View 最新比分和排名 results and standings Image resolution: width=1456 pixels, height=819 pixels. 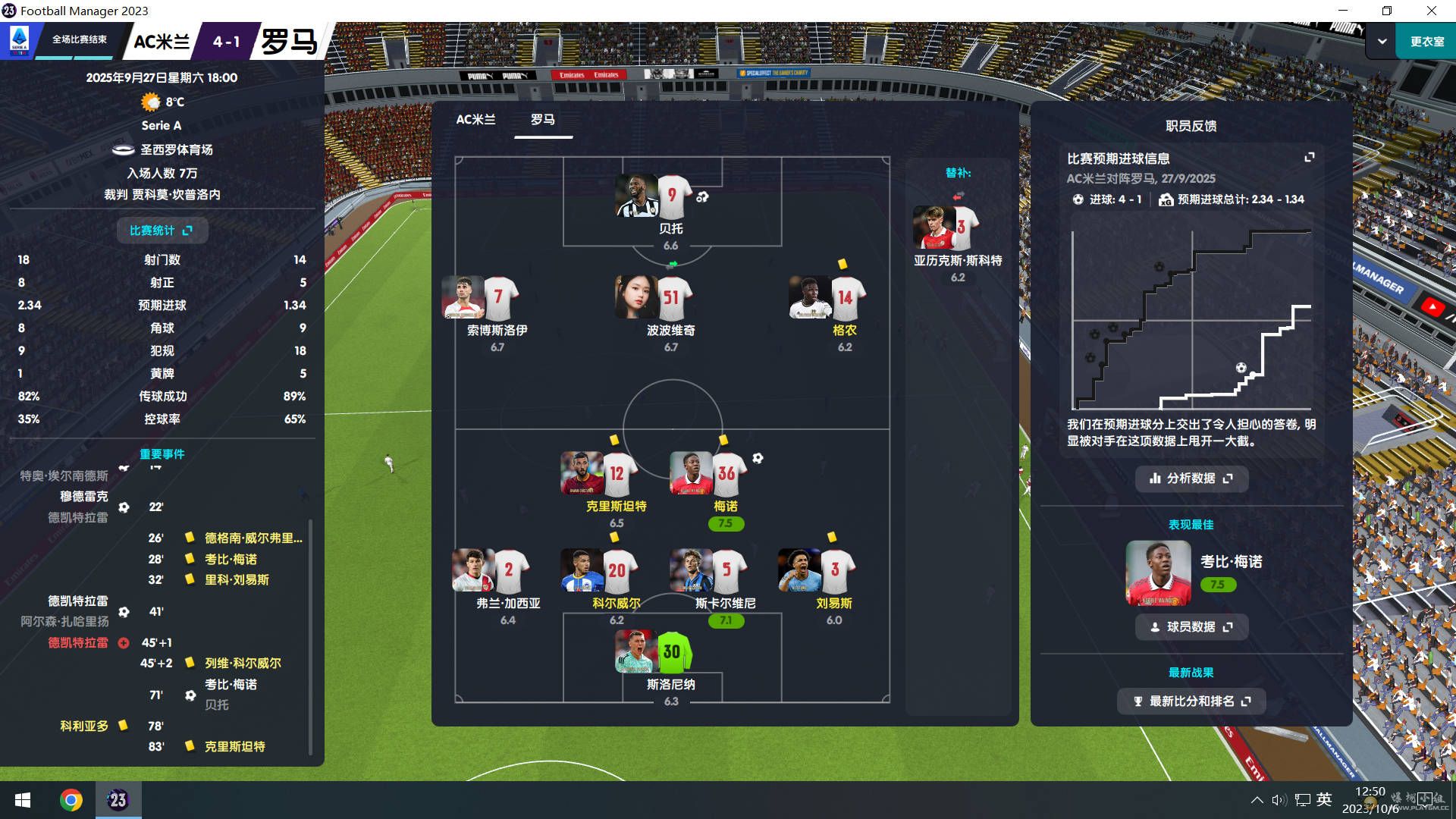(1191, 701)
